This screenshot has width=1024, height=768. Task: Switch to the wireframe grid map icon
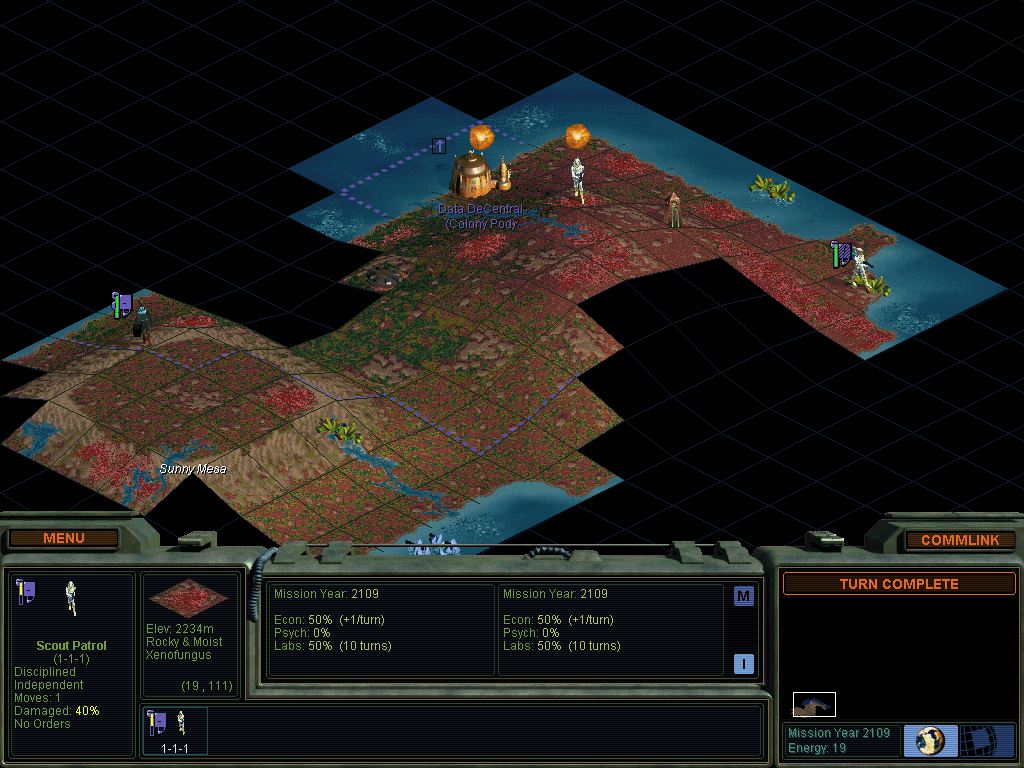point(987,741)
